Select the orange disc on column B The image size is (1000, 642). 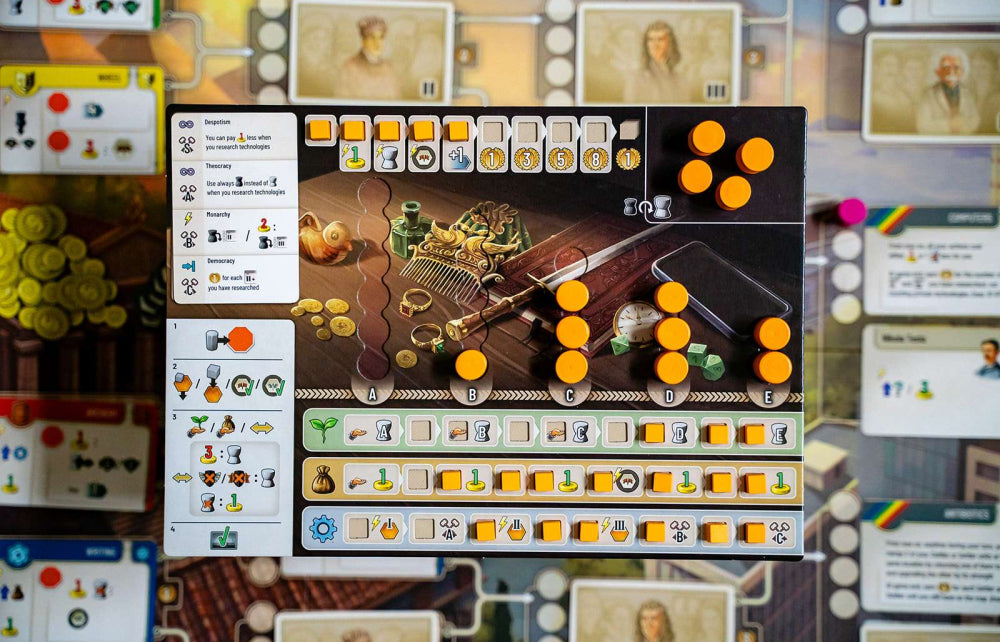click(x=471, y=365)
